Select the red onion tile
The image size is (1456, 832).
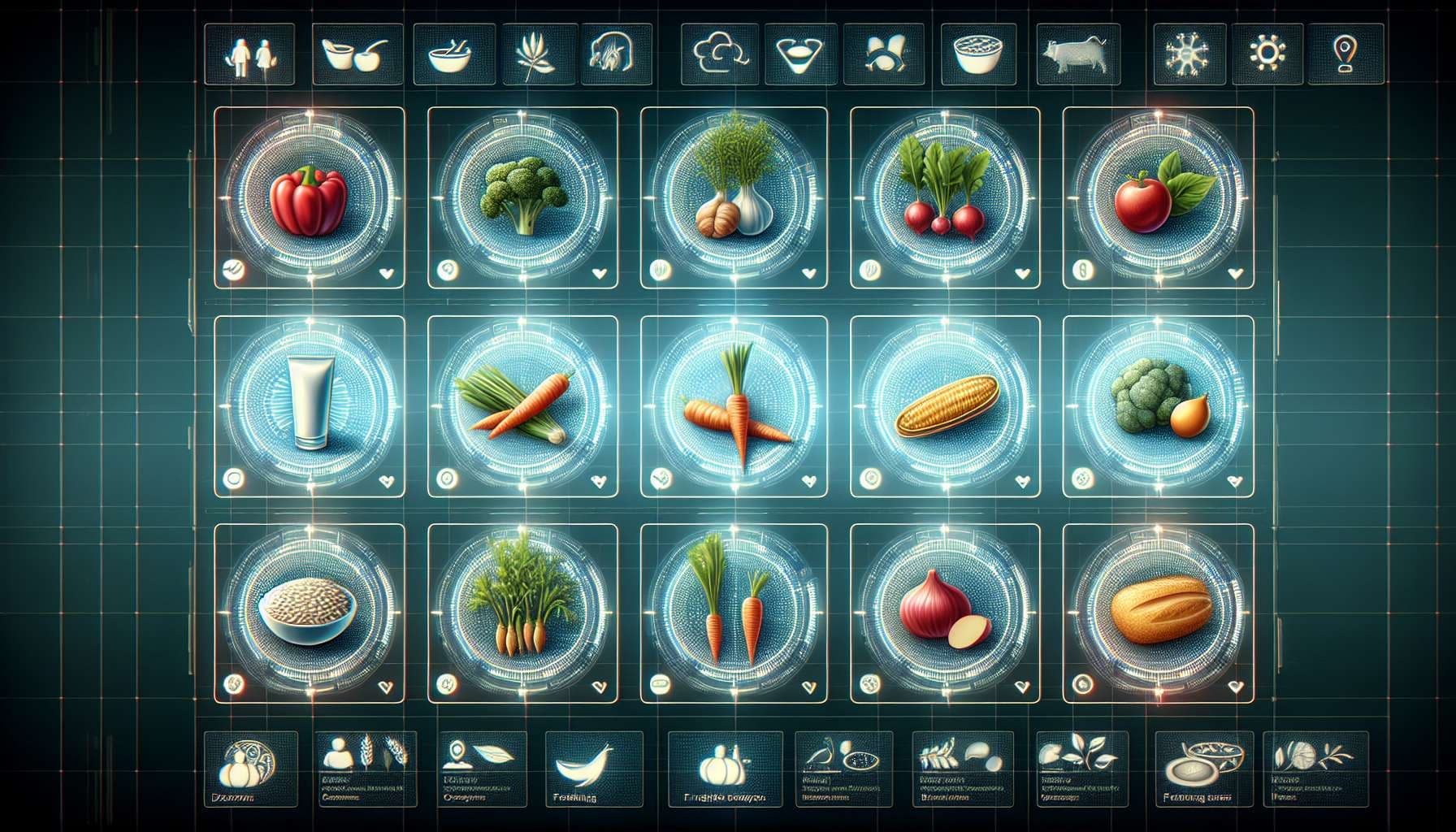coord(944,613)
